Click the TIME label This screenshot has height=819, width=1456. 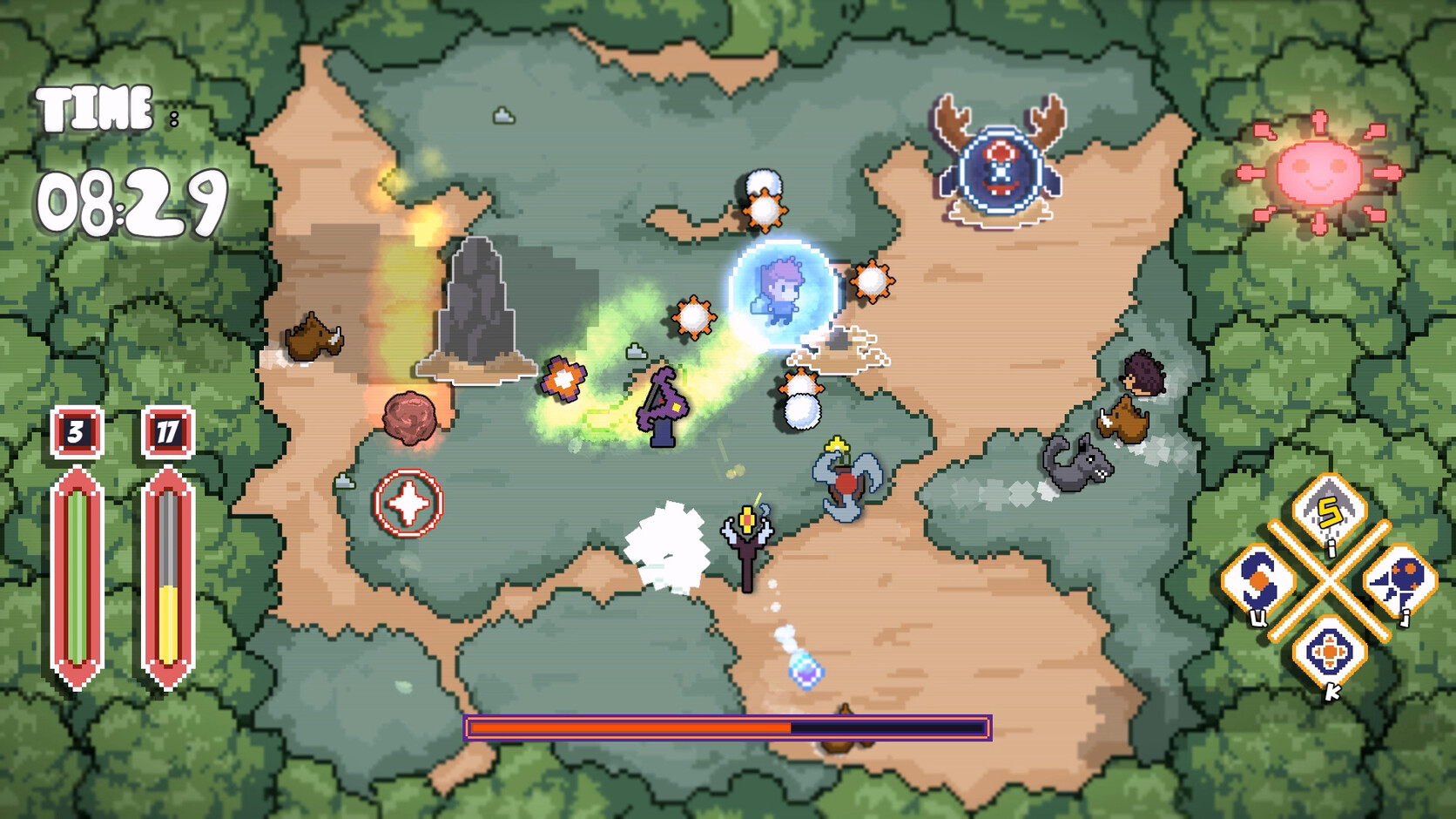(92, 108)
